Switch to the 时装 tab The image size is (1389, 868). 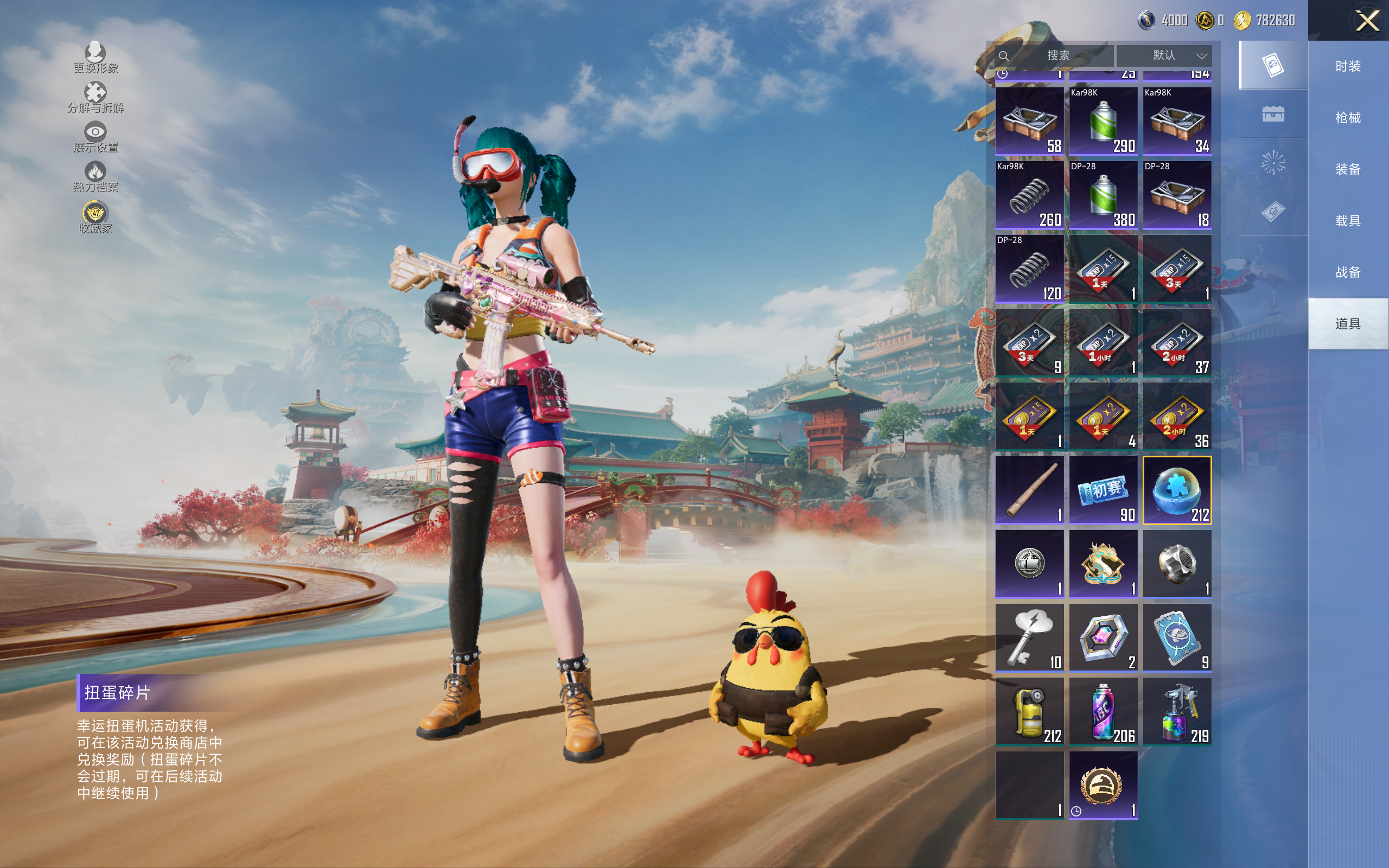point(1348,66)
